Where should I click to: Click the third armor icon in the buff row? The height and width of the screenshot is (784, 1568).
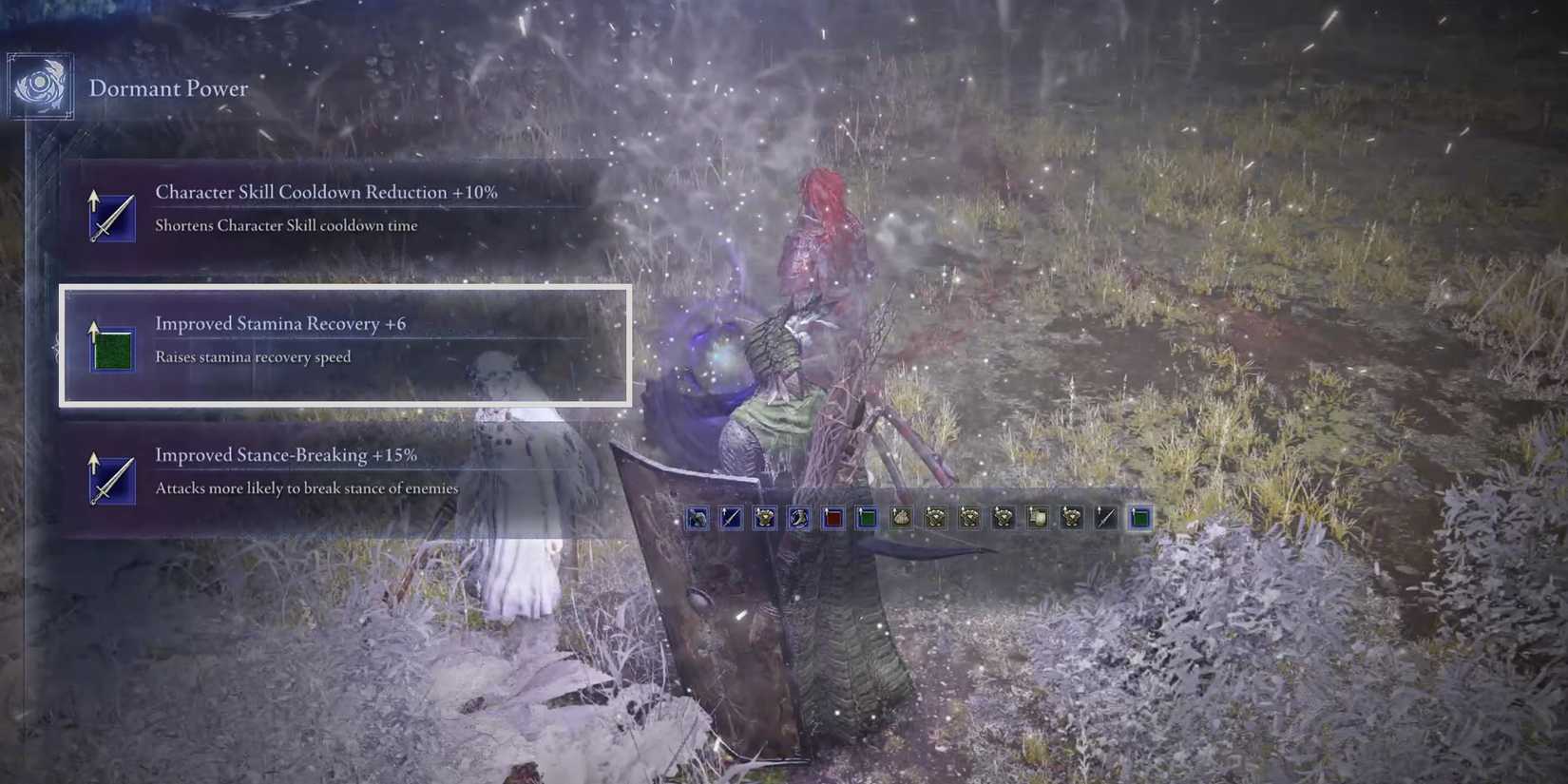pos(969,518)
